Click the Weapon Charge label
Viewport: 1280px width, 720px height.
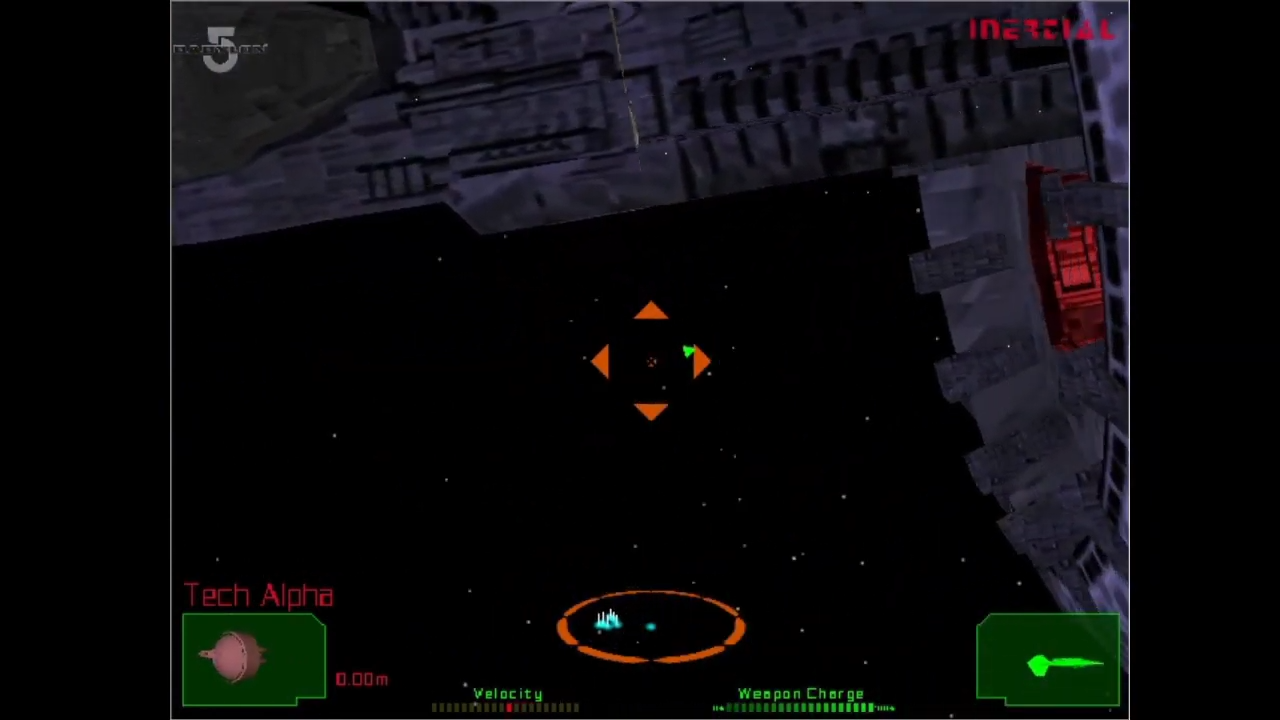click(x=801, y=693)
